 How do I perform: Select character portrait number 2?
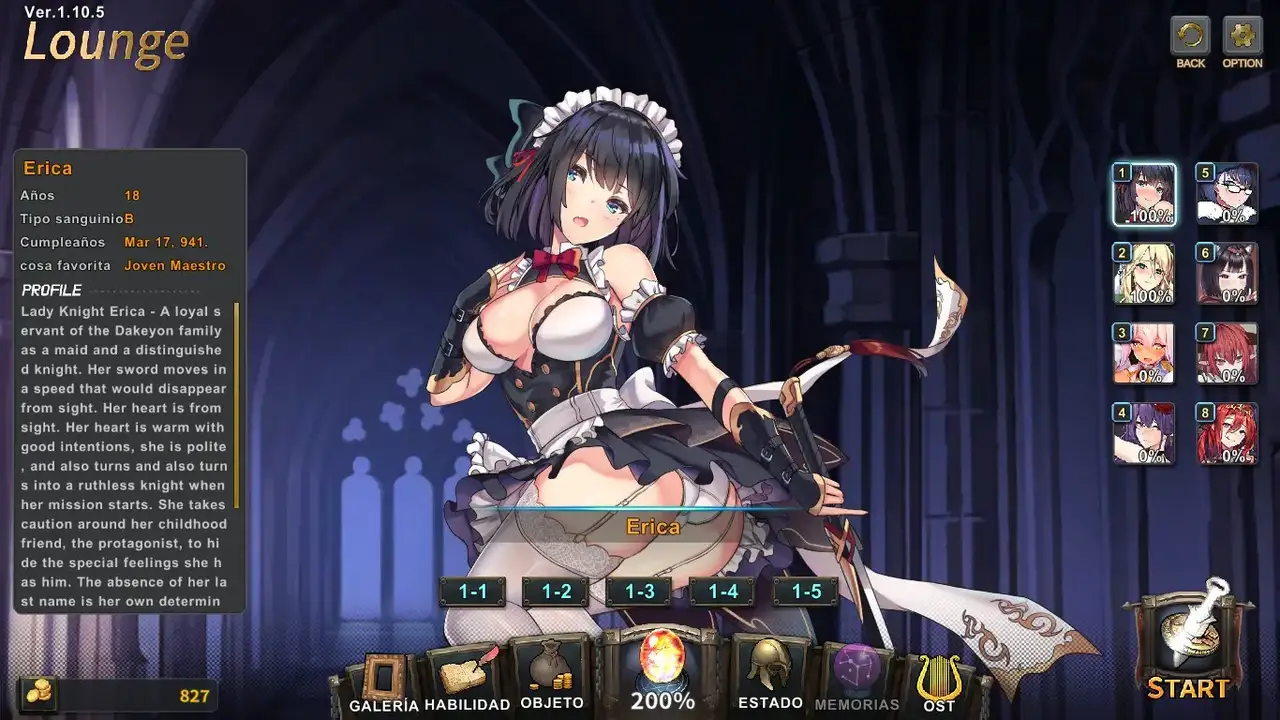[x=1145, y=273]
